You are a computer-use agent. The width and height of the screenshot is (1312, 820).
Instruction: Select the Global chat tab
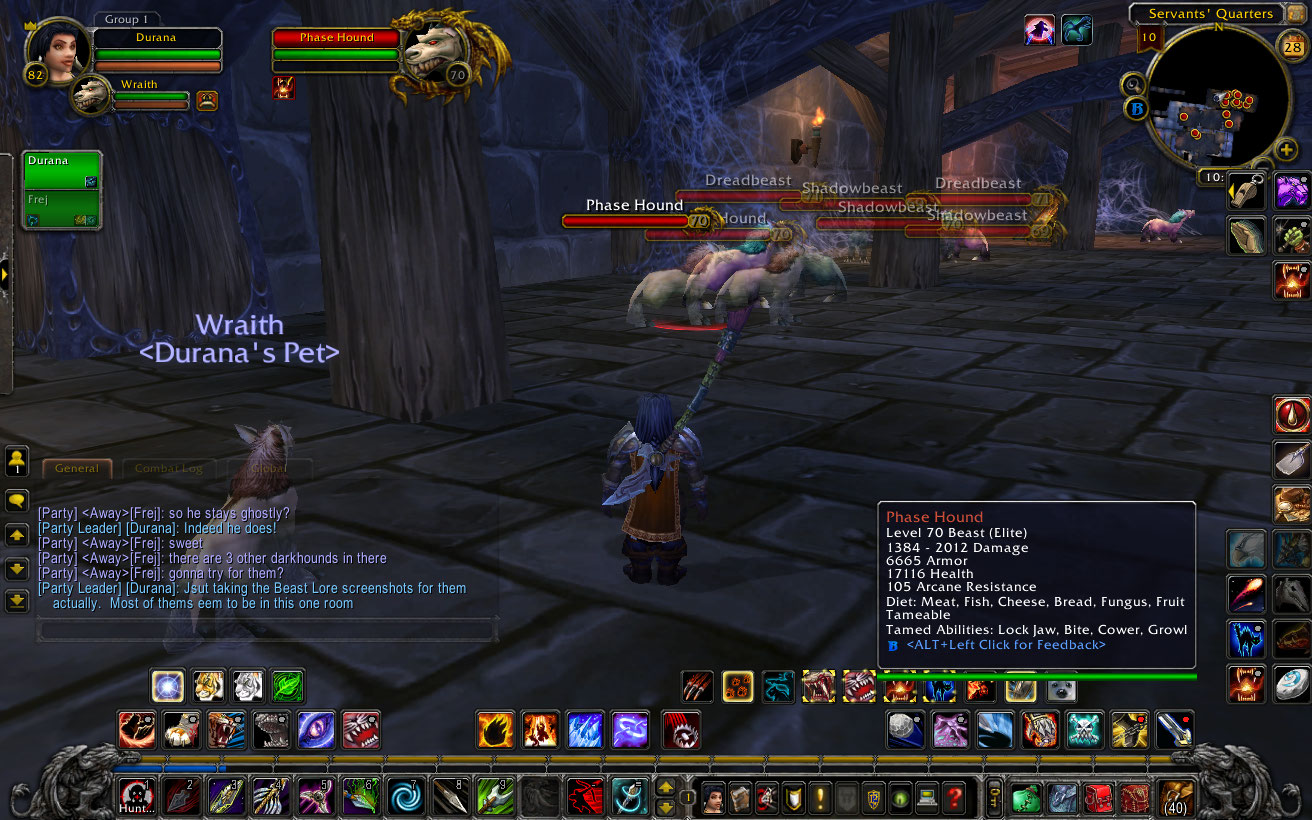pos(268,468)
